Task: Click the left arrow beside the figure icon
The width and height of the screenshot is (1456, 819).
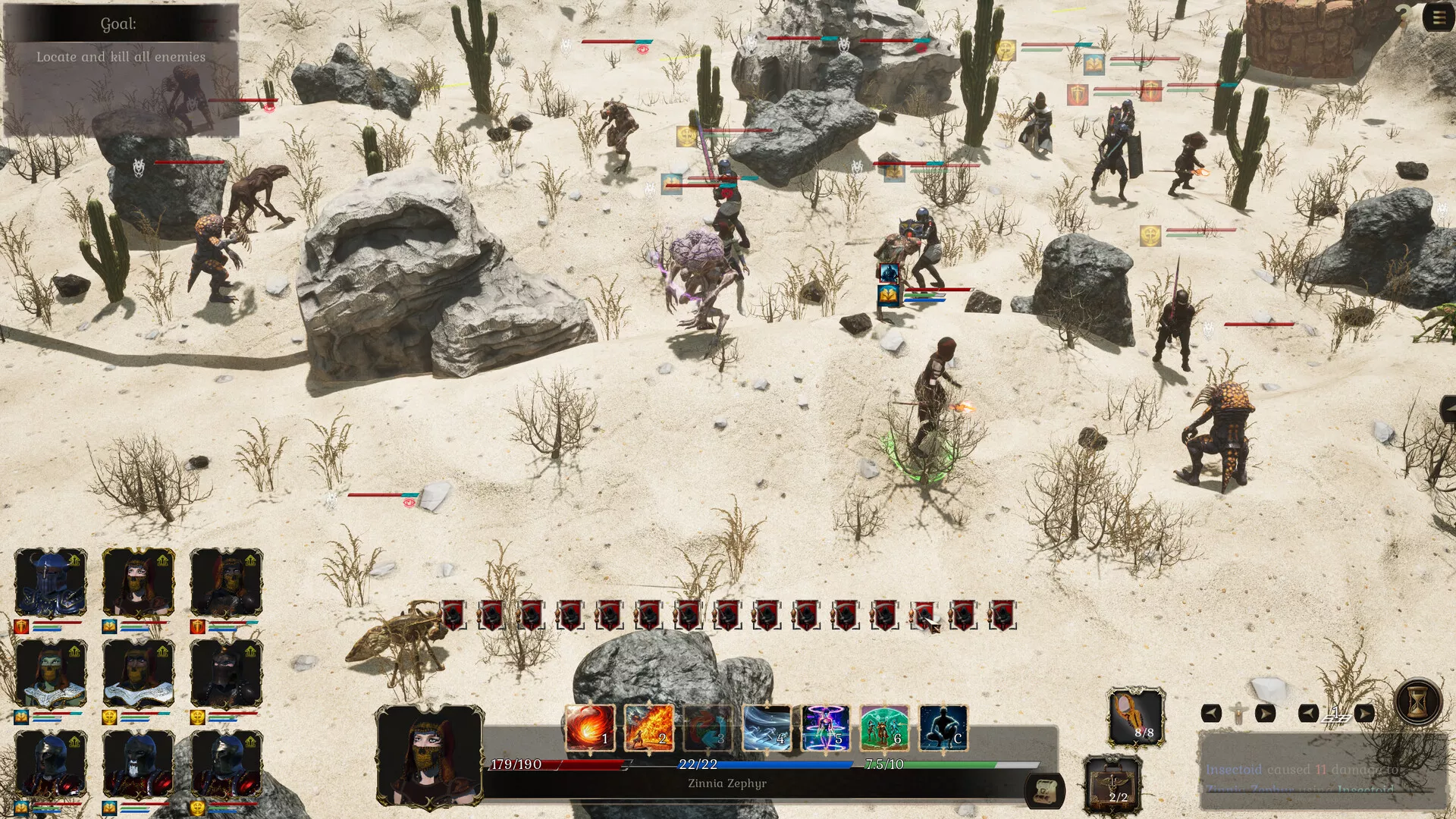Action: coord(1211,714)
